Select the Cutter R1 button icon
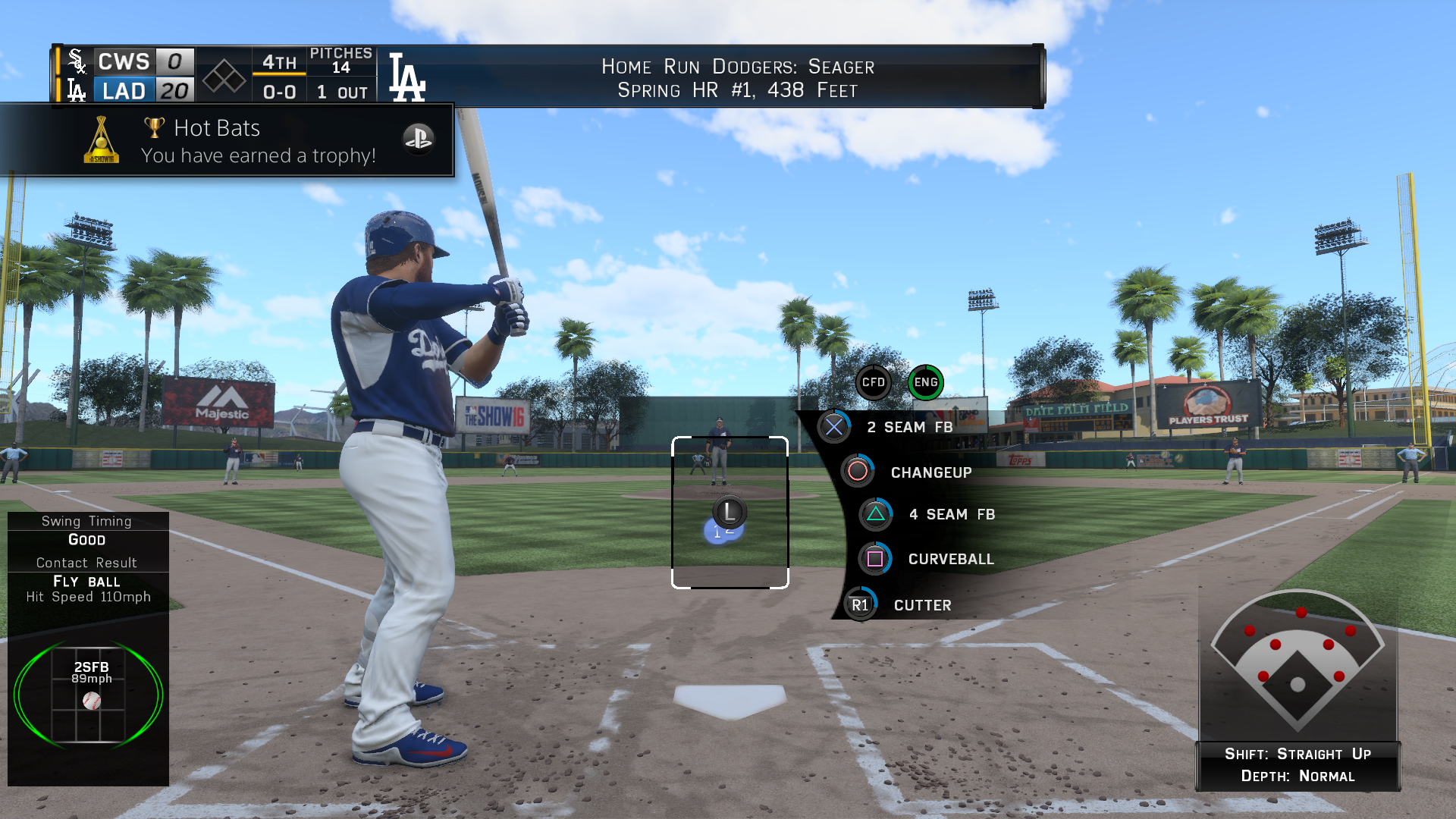This screenshot has height=819, width=1456. click(x=861, y=604)
